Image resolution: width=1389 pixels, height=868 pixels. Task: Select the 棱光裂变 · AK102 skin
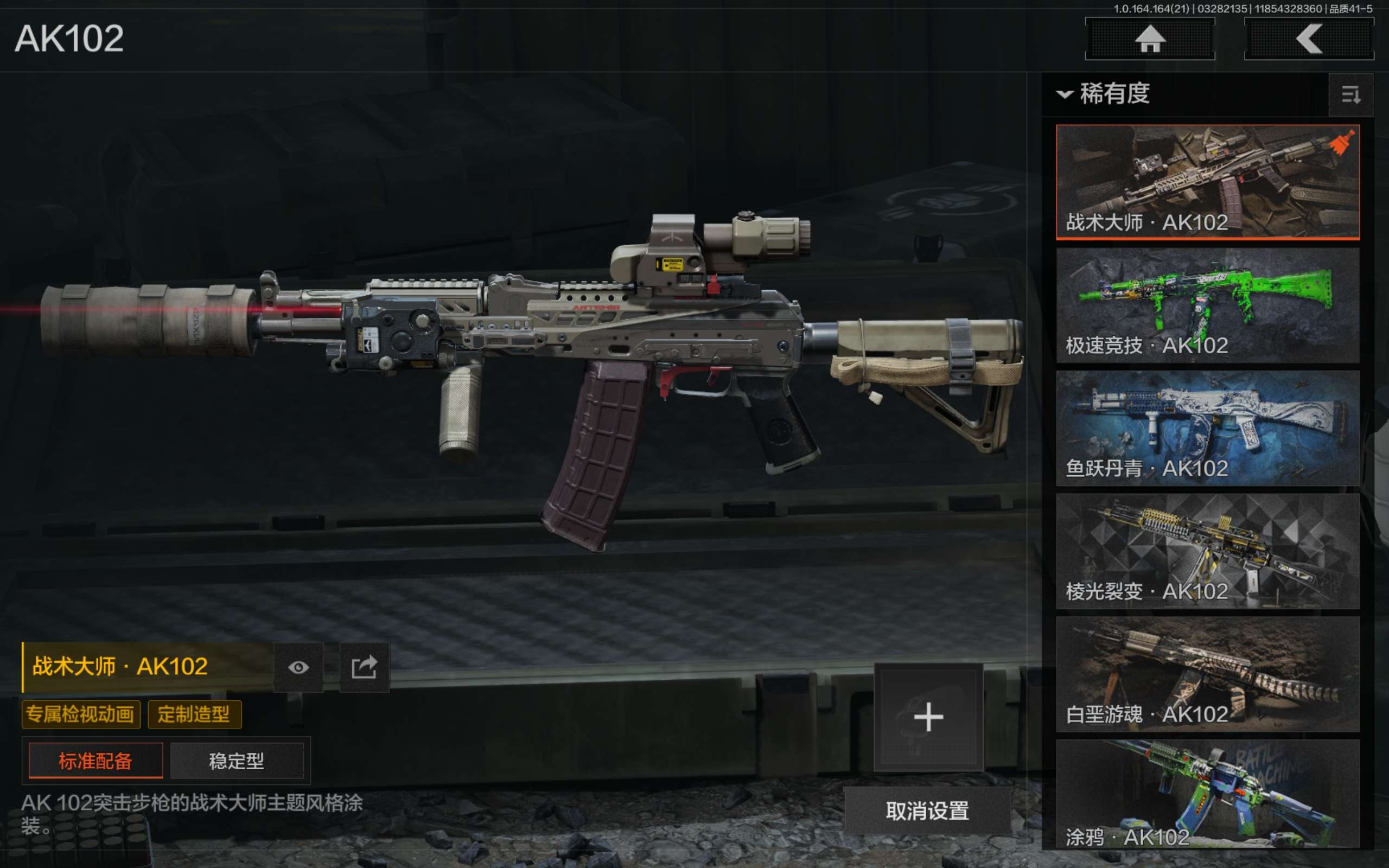[1207, 551]
